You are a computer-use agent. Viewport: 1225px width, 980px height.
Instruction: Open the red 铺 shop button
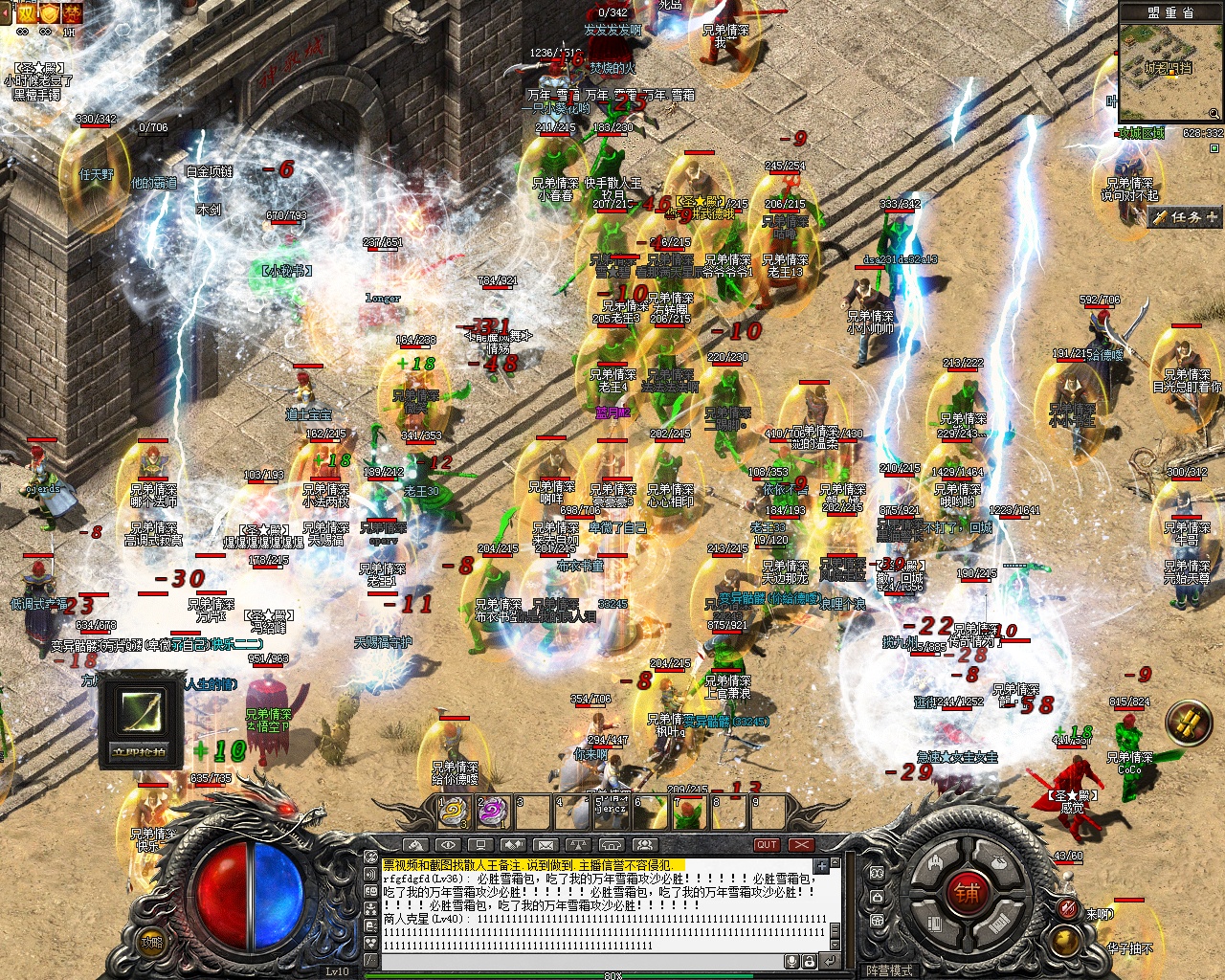click(x=967, y=893)
